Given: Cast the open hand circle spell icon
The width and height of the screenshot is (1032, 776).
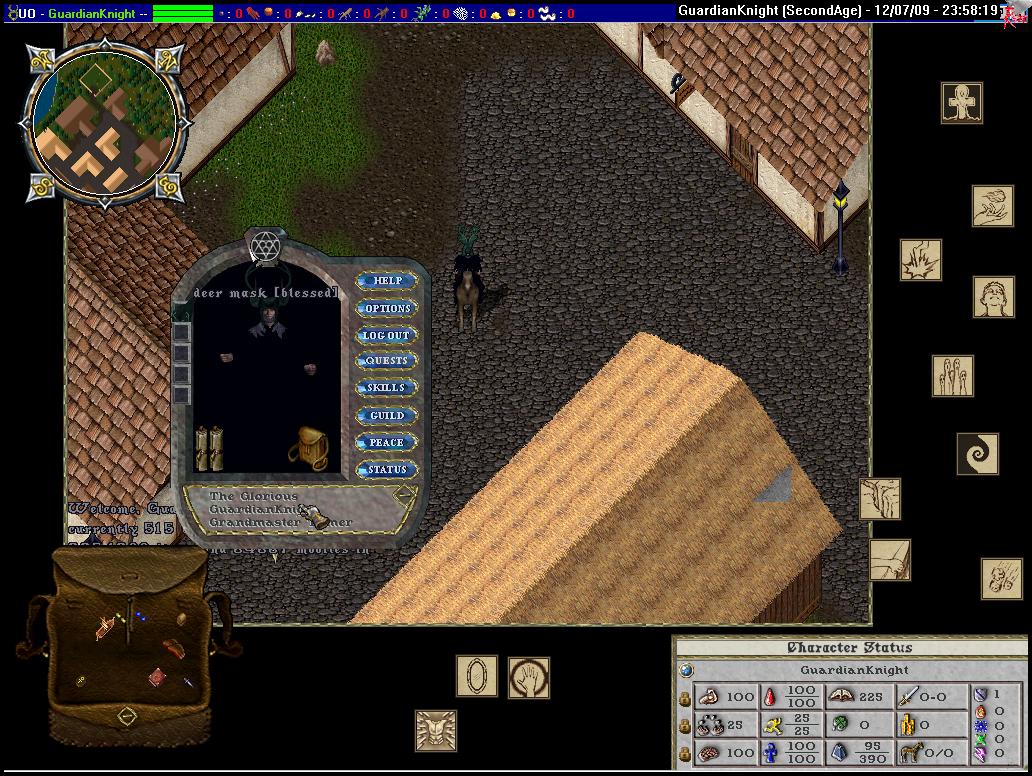Looking at the screenshot, I should coord(528,677).
